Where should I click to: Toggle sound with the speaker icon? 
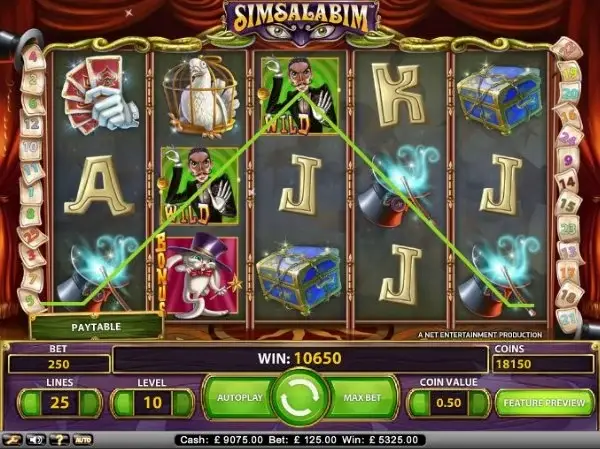pyautogui.click(x=37, y=439)
